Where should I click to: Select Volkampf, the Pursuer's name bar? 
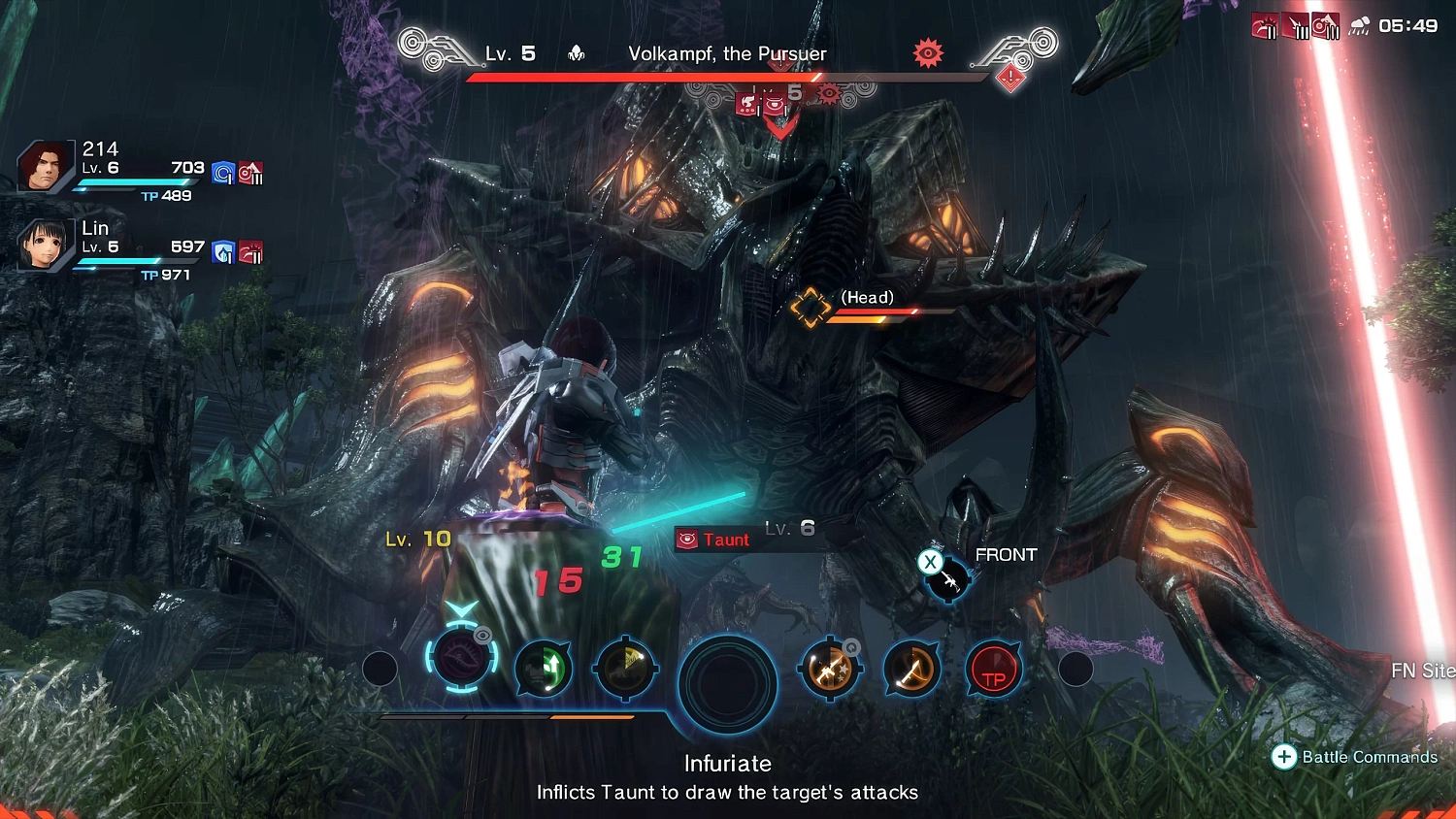tap(729, 54)
